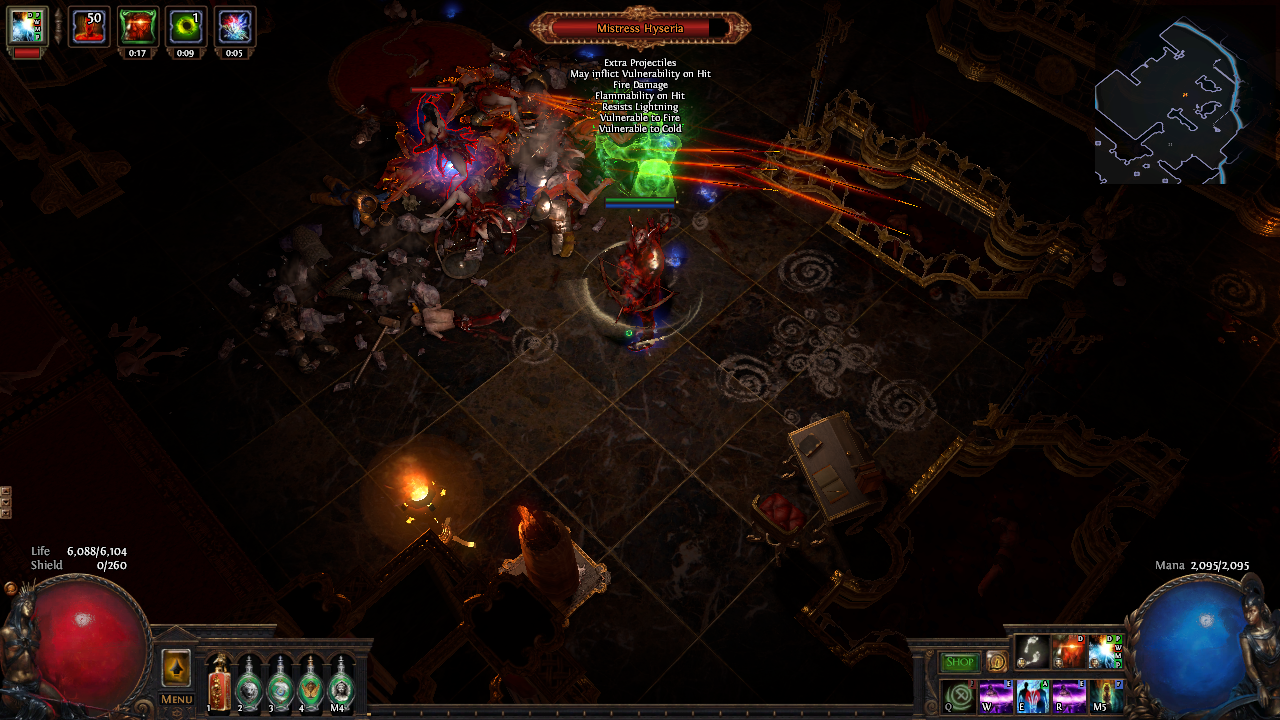This screenshot has width=1280, height=720.
Task: Use the face-emblem green flask bound to M4
Action: click(x=341, y=685)
